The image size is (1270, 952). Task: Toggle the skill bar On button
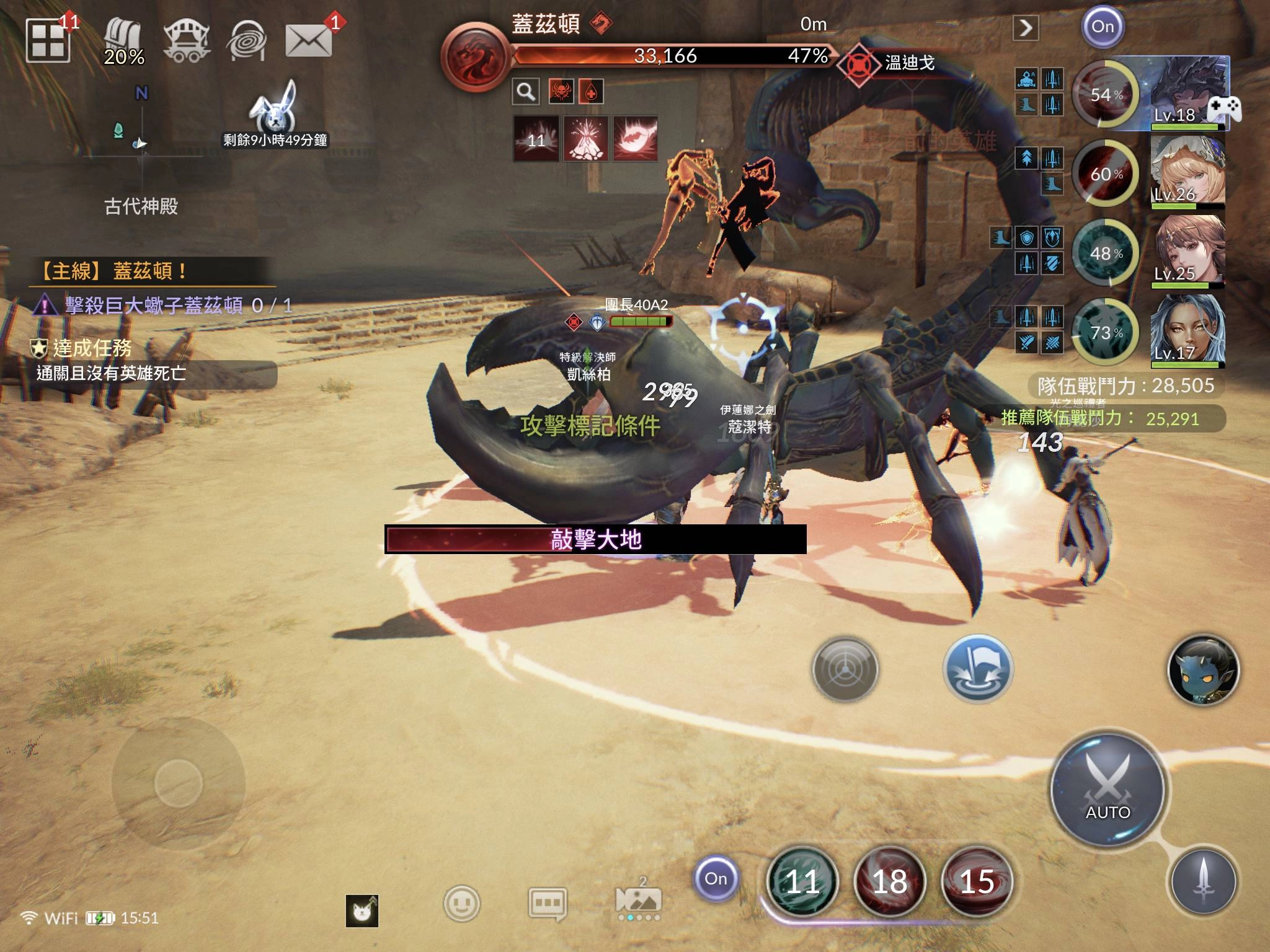pyautogui.click(x=716, y=878)
